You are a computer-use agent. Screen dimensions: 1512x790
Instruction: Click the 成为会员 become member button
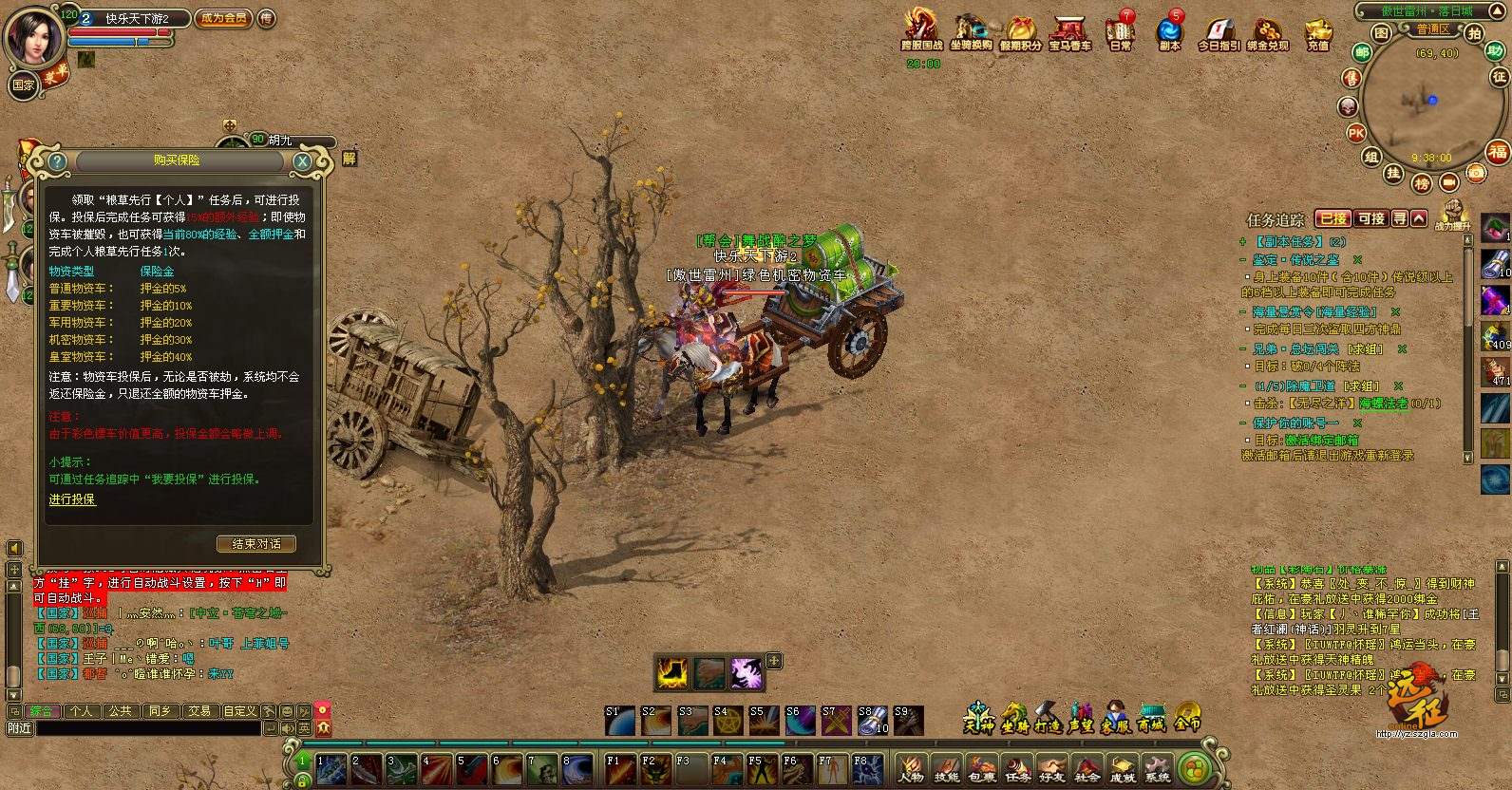point(223,18)
